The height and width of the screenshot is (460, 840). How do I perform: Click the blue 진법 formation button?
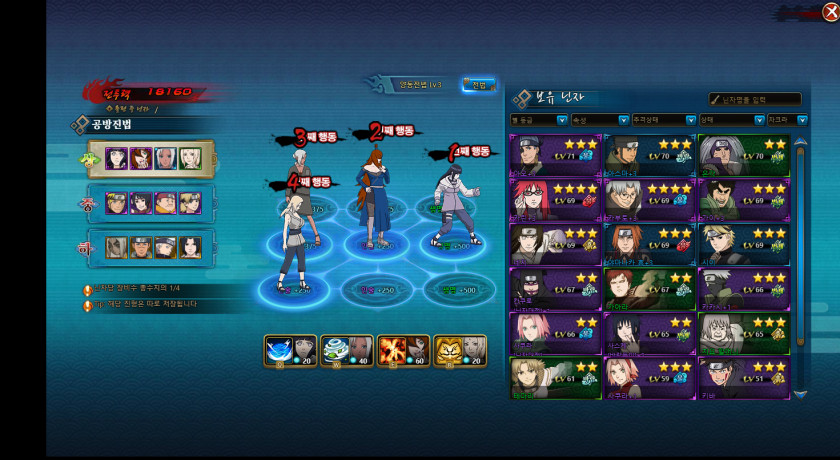click(x=478, y=85)
